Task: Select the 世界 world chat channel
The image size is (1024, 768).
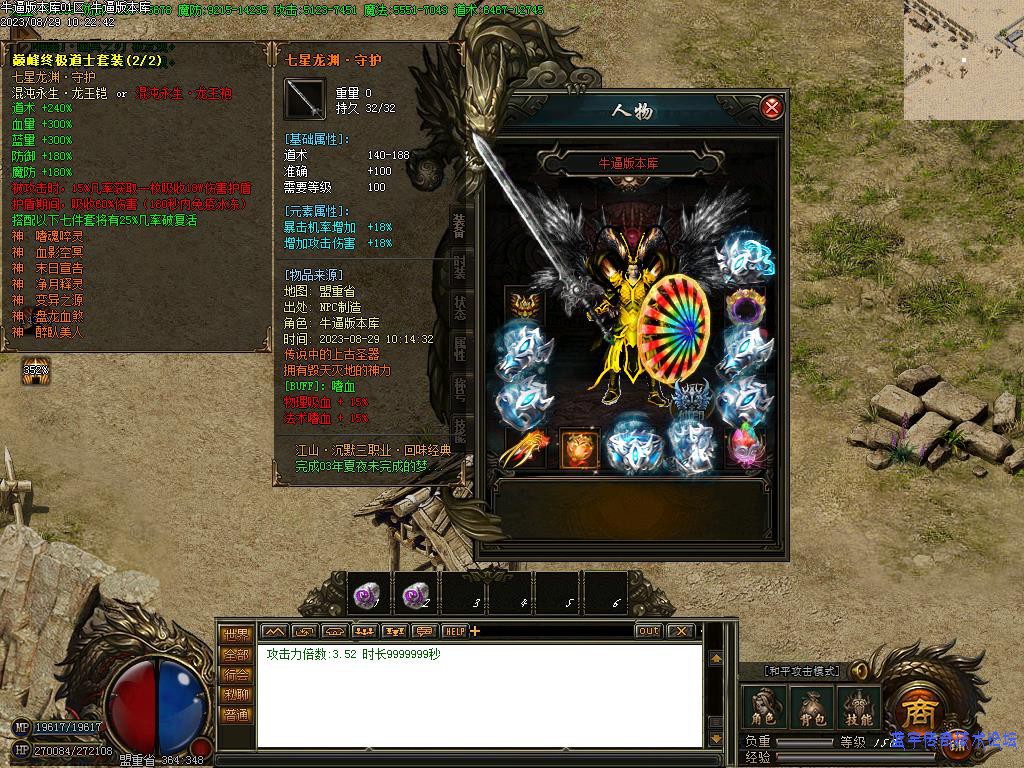Action: pos(237,635)
